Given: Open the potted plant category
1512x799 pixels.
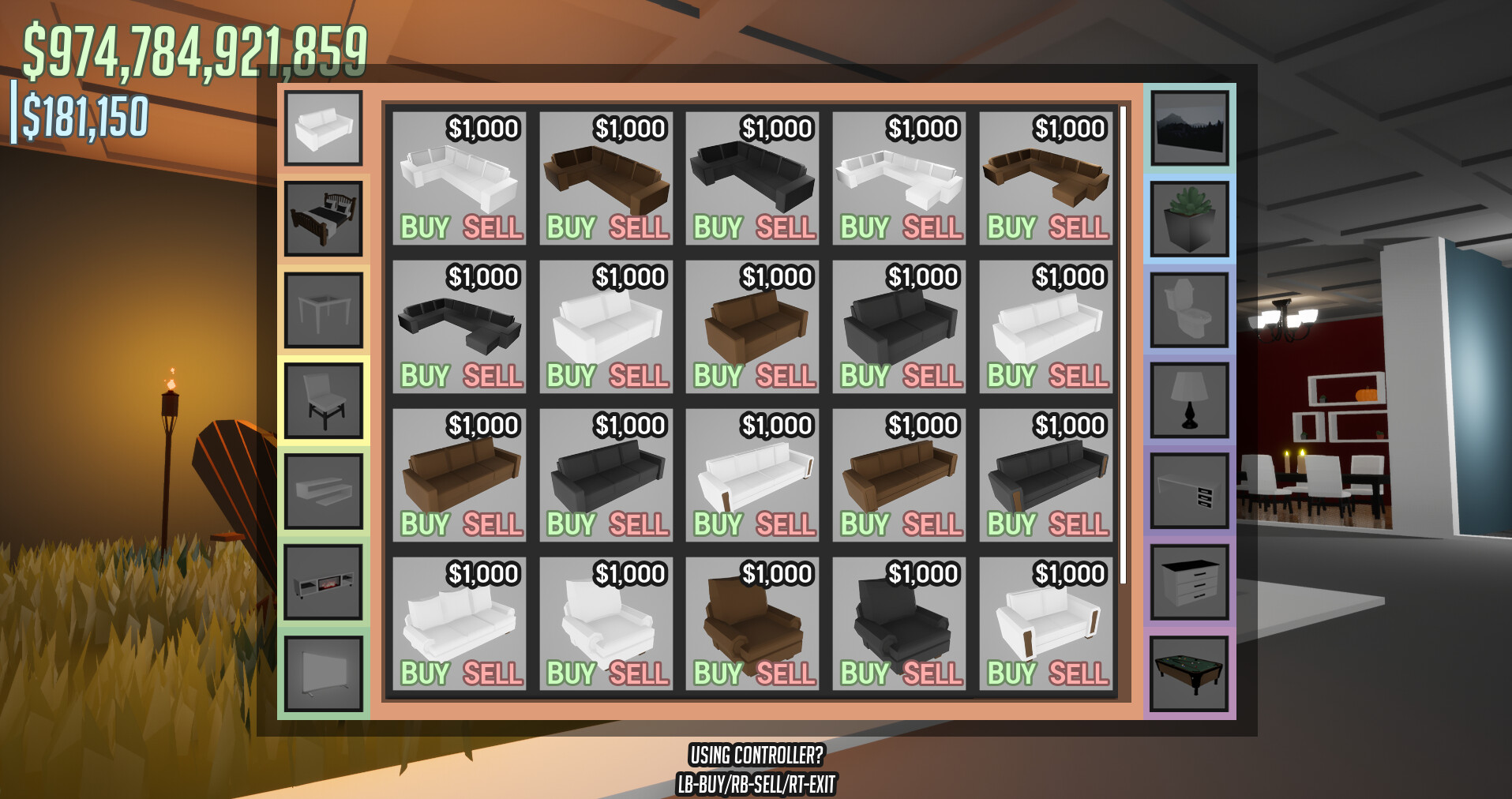Looking at the screenshot, I should point(1189,217).
